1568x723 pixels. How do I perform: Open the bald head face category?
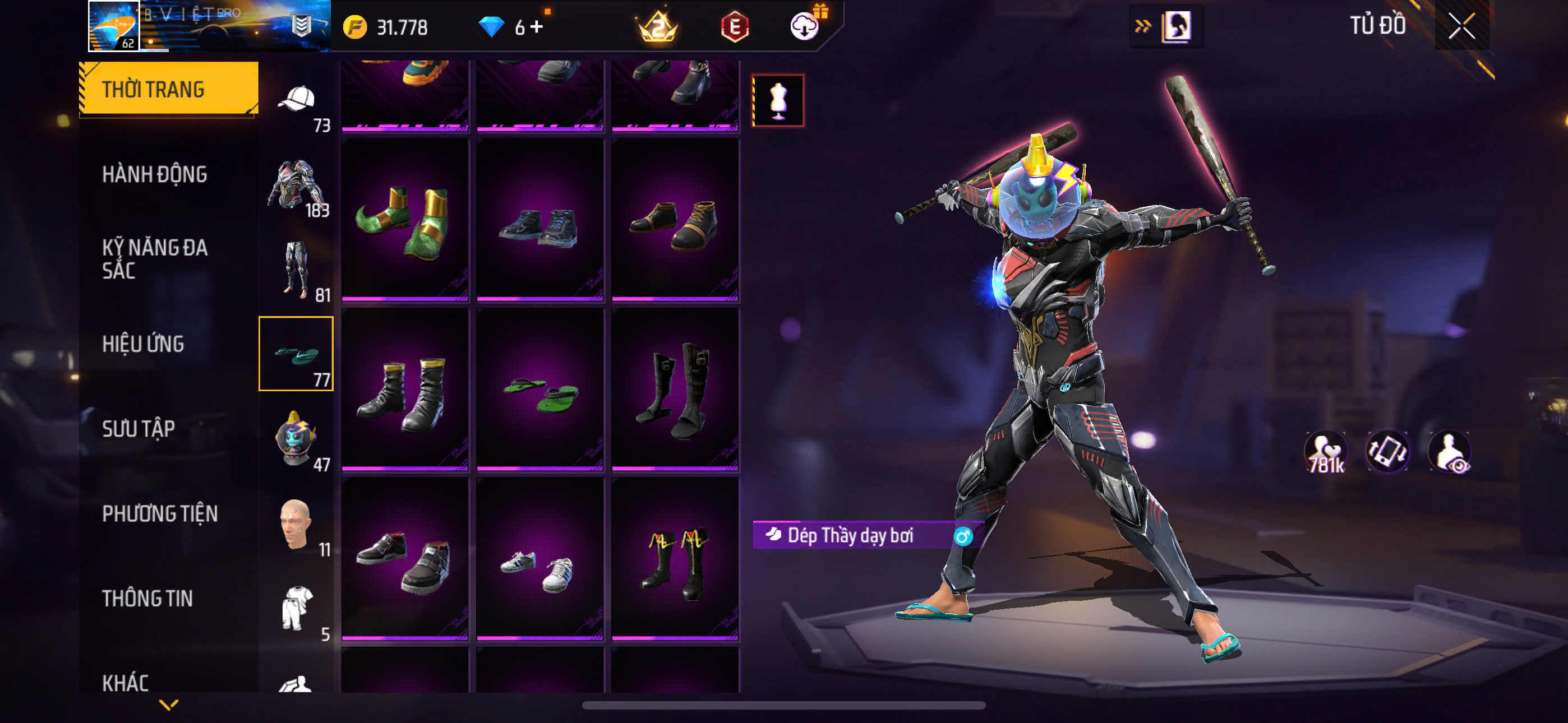click(x=297, y=524)
